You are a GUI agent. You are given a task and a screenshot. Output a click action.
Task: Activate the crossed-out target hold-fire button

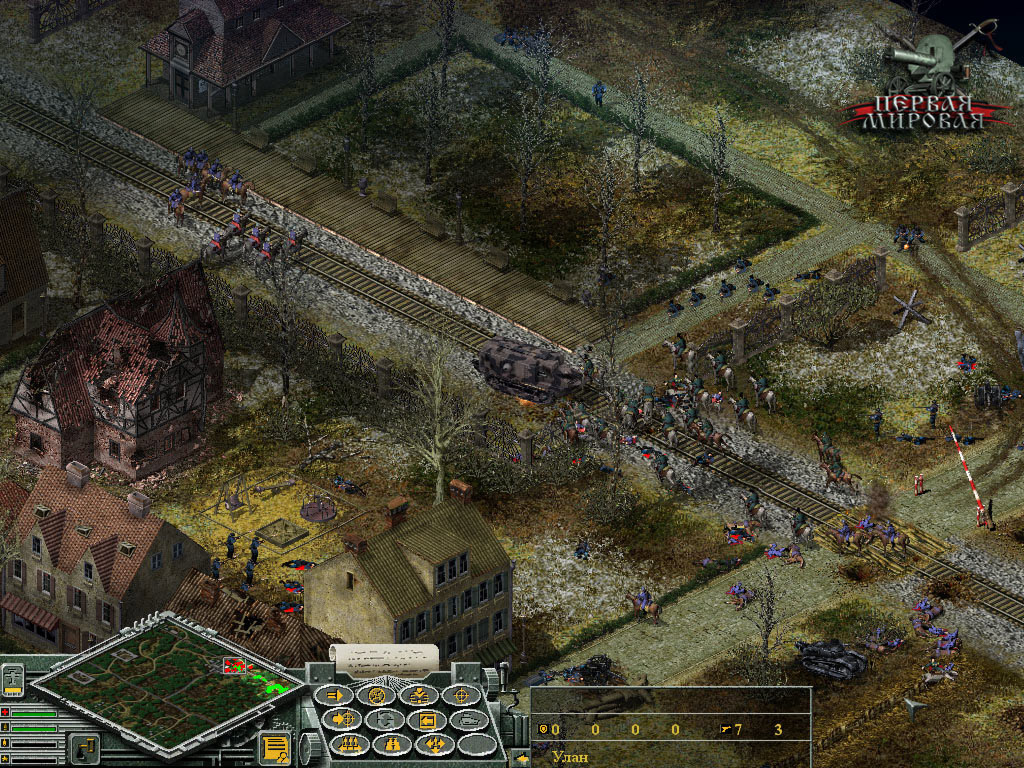[x=377, y=696]
